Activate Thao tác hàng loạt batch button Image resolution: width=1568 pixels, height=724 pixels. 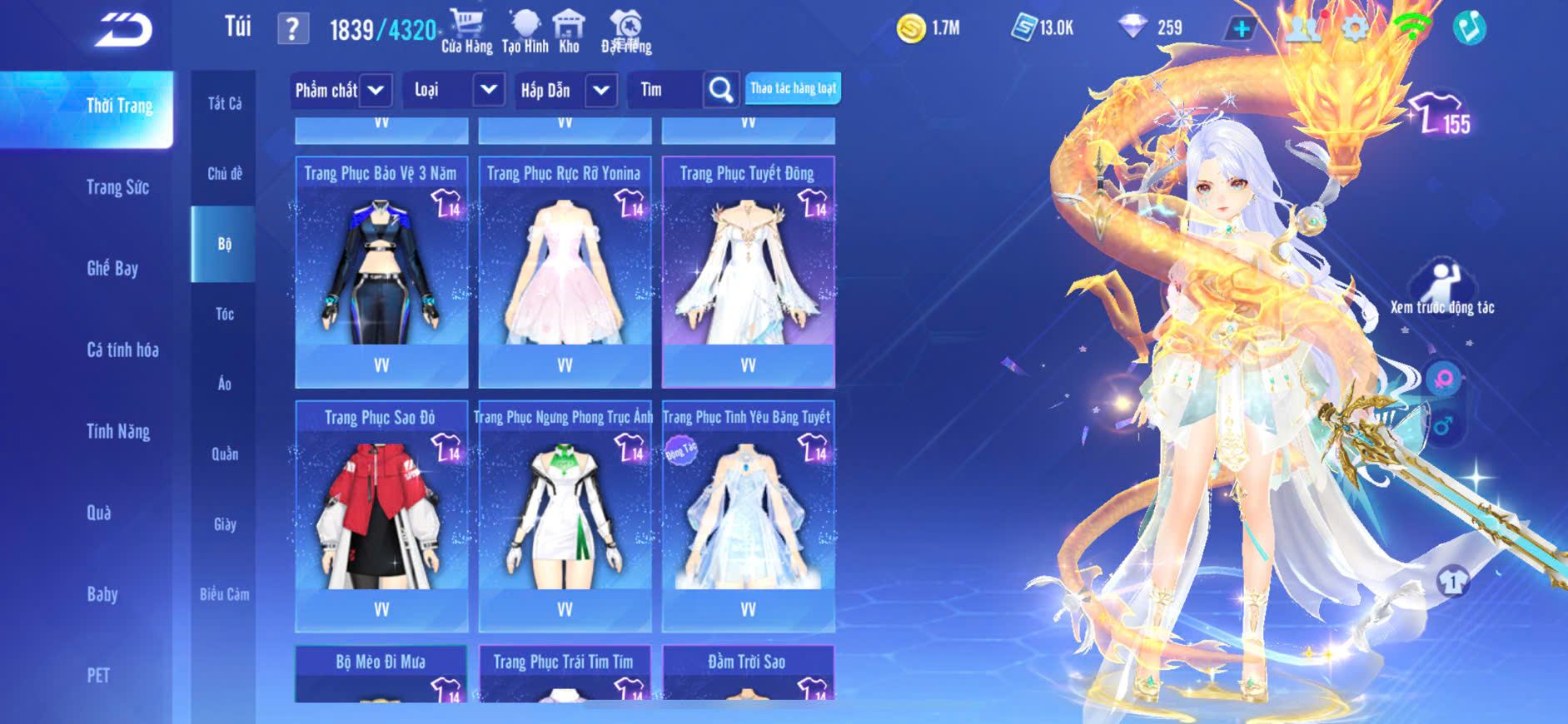(793, 88)
